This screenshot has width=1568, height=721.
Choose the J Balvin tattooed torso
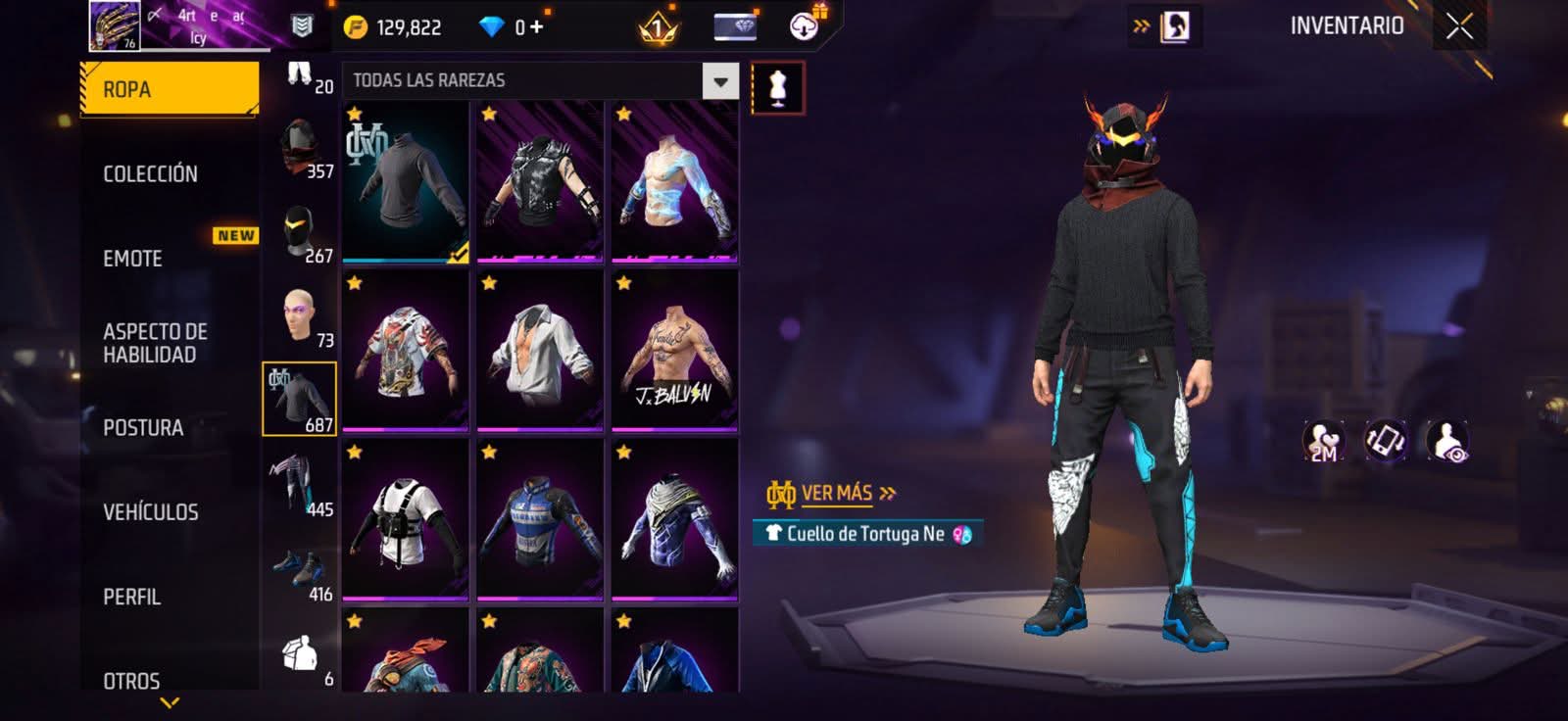pos(674,351)
